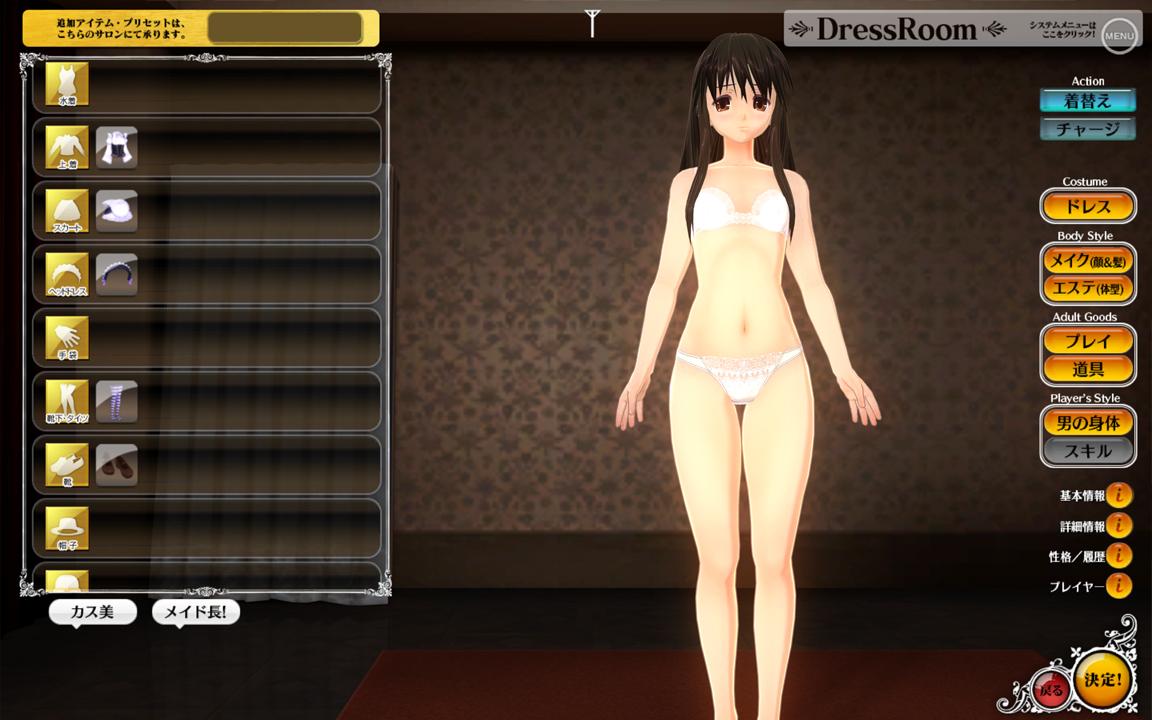Choose the メイド長! preset bubble

[x=196, y=612]
